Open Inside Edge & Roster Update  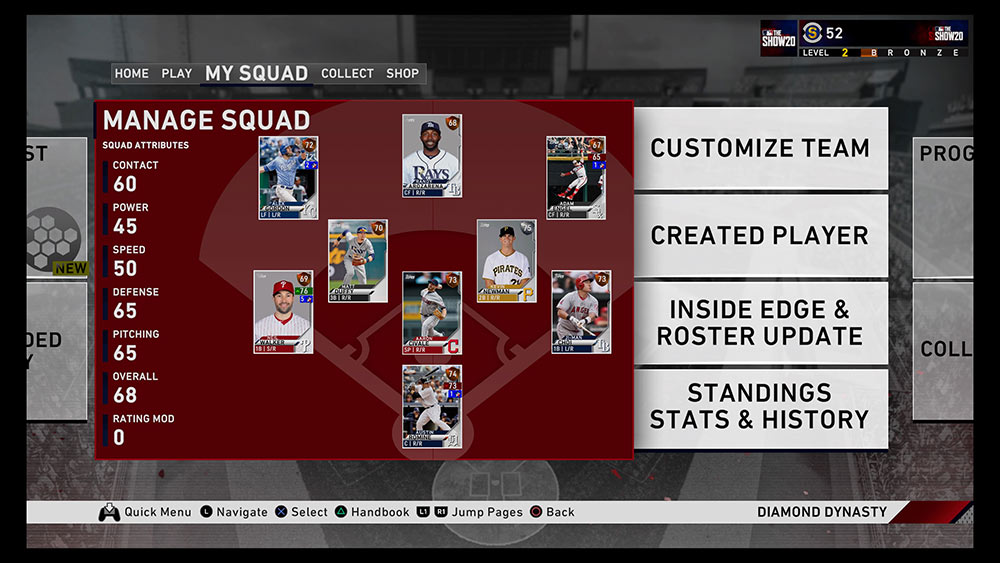[x=760, y=323]
